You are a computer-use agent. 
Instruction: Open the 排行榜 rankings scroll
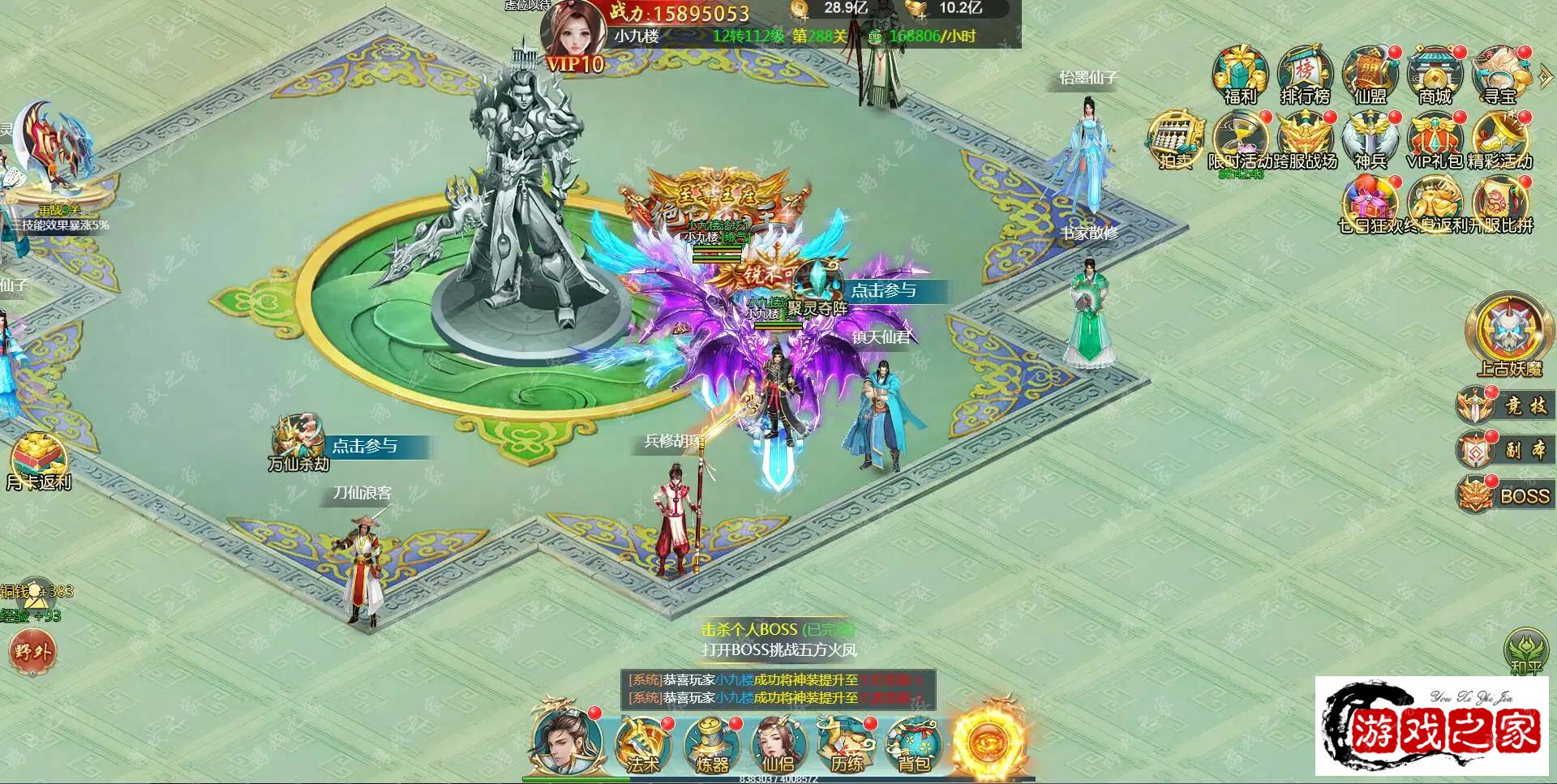pyautogui.click(x=1305, y=75)
